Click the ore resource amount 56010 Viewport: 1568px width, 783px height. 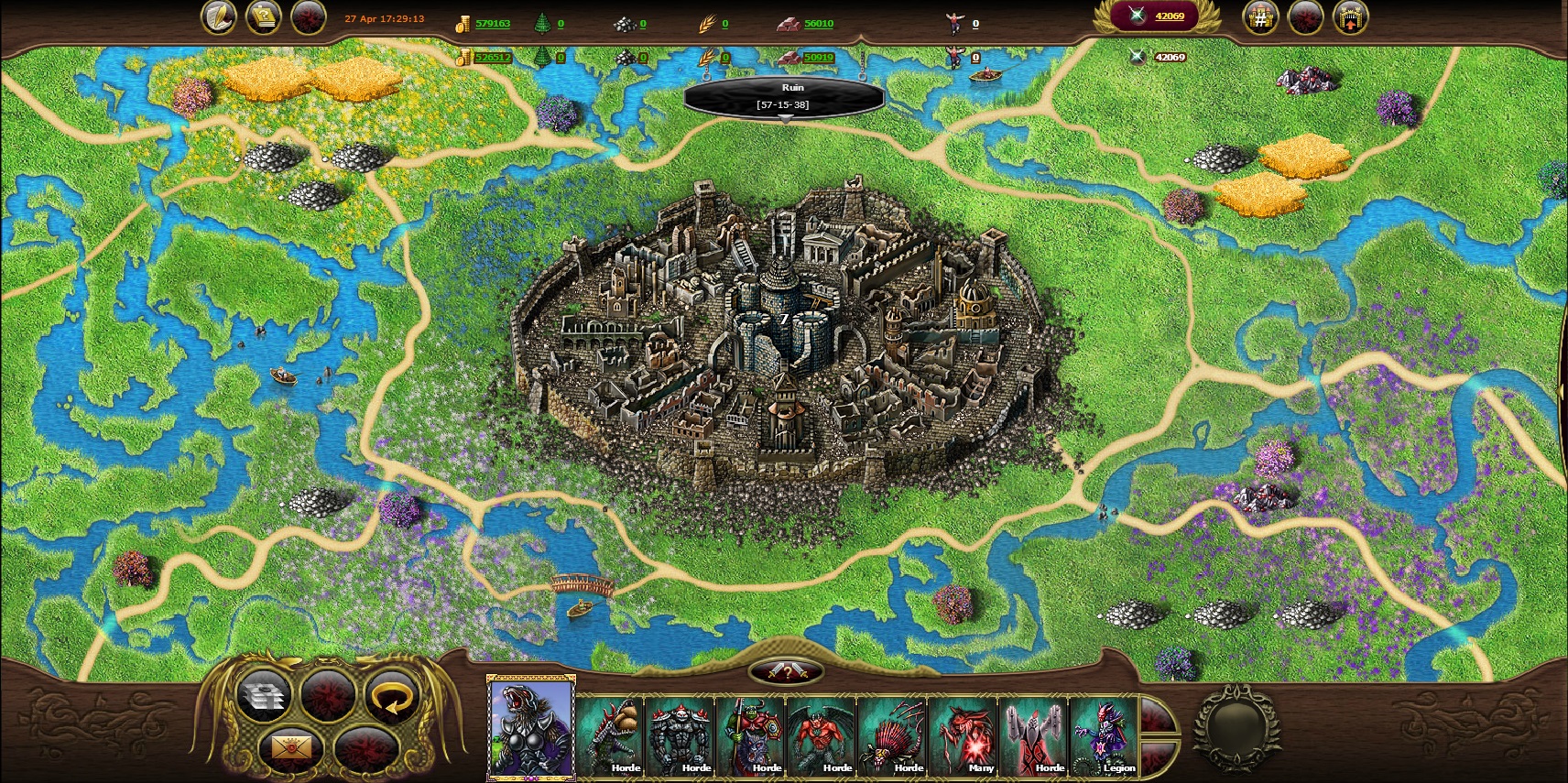point(818,24)
